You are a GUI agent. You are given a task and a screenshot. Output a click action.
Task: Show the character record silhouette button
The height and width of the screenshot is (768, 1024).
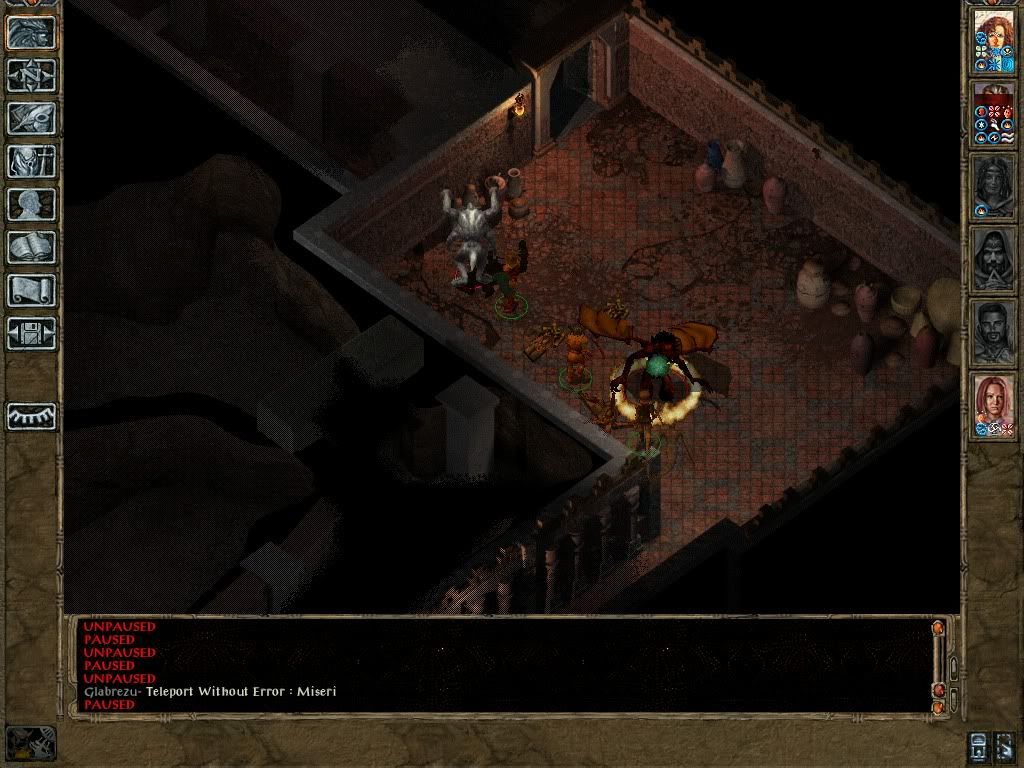click(31, 204)
